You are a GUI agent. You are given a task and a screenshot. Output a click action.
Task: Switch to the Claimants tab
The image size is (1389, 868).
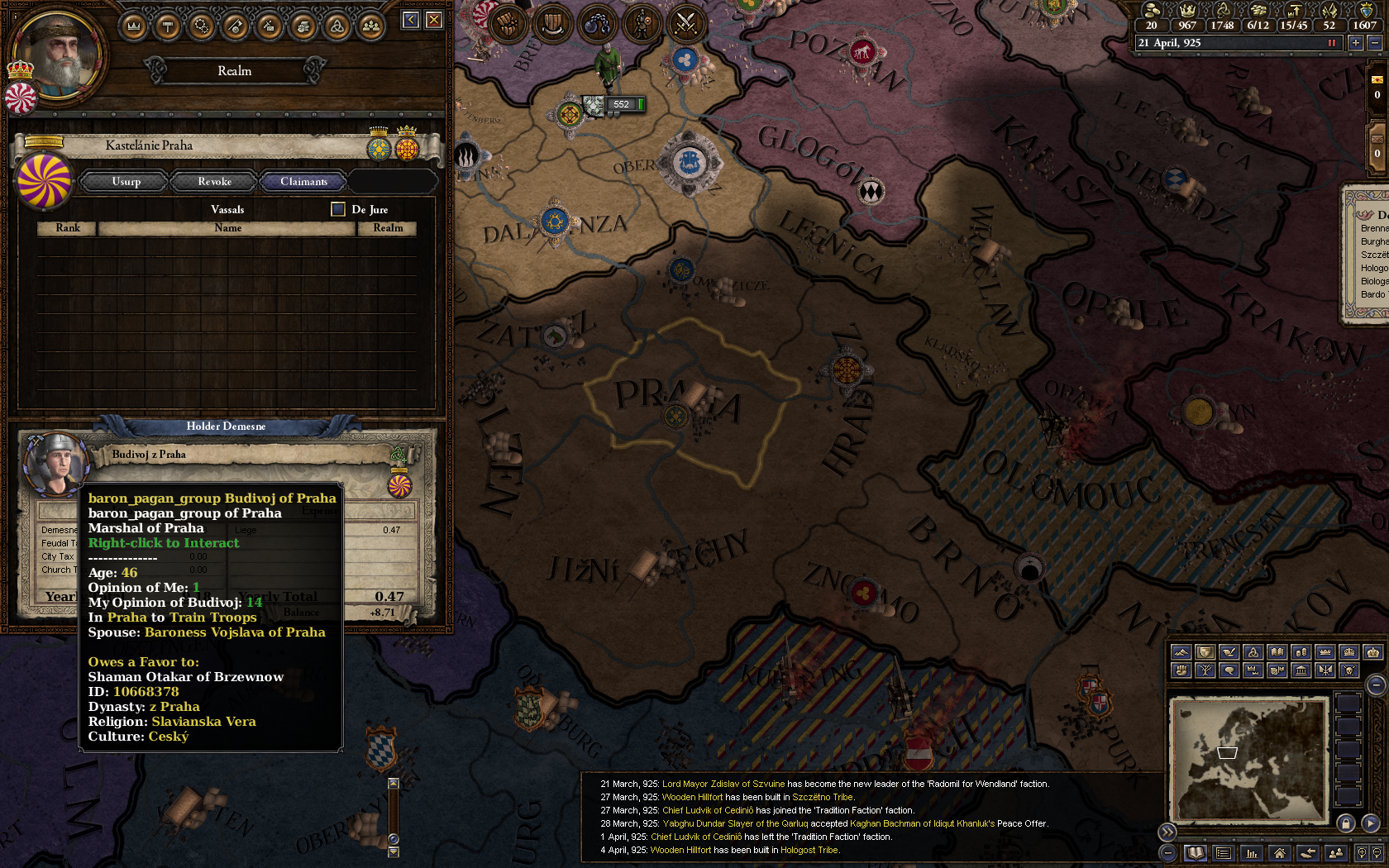tap(303, 181)
